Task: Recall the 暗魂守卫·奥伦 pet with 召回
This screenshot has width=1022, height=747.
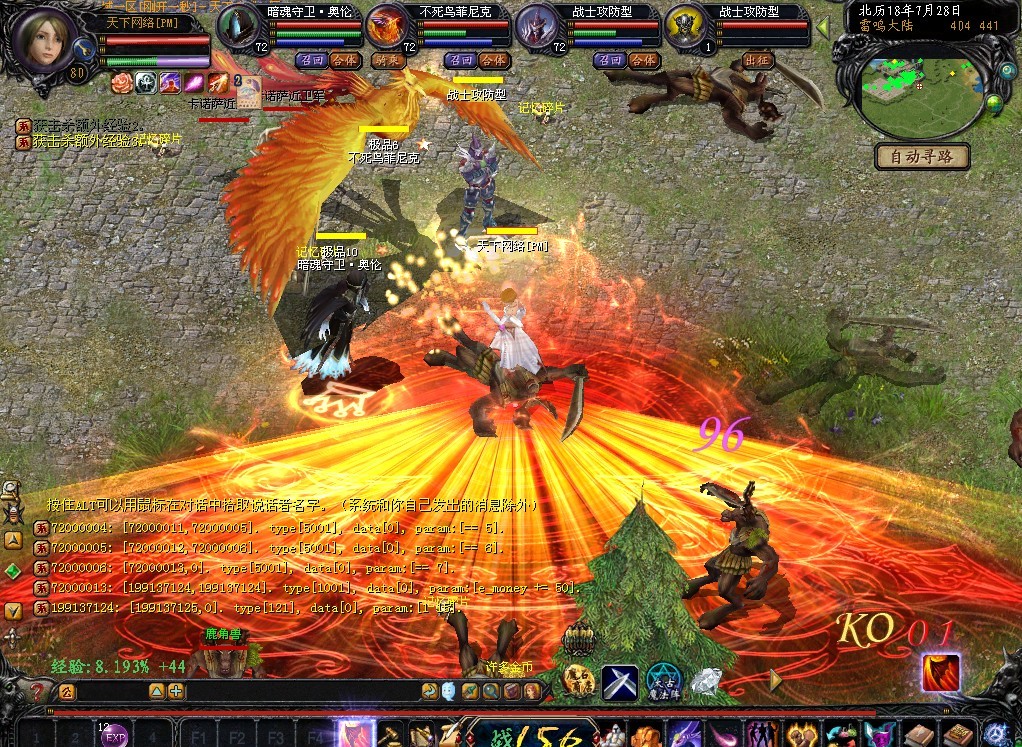Action: click(310, 60)
